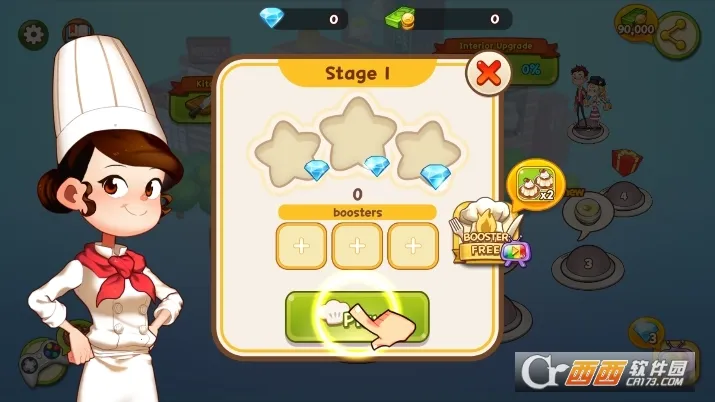Open the 90,000 cash offer

637,24
